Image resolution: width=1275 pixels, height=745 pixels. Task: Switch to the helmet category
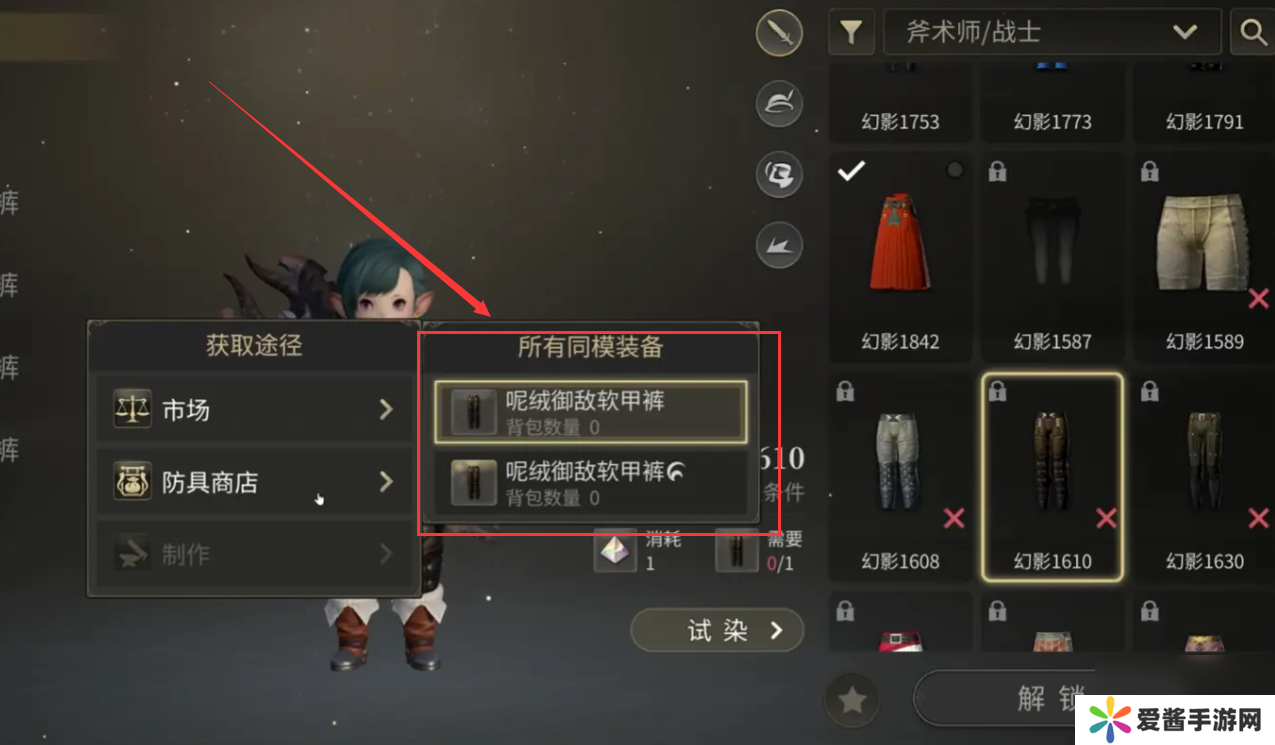(780, 104)
